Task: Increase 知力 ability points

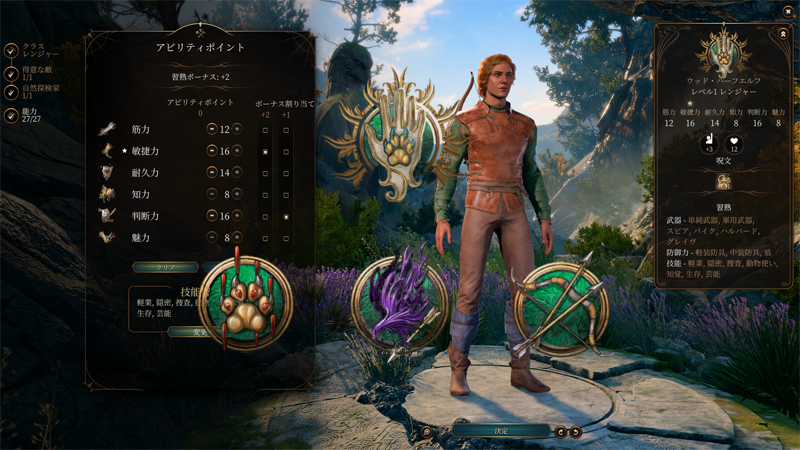Action: point(237,194)
